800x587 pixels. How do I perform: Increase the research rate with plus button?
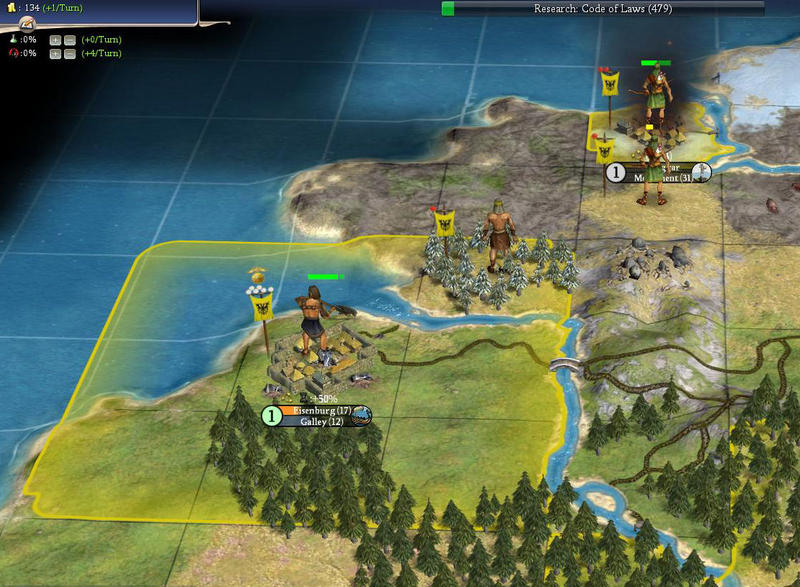coord(55,40)
